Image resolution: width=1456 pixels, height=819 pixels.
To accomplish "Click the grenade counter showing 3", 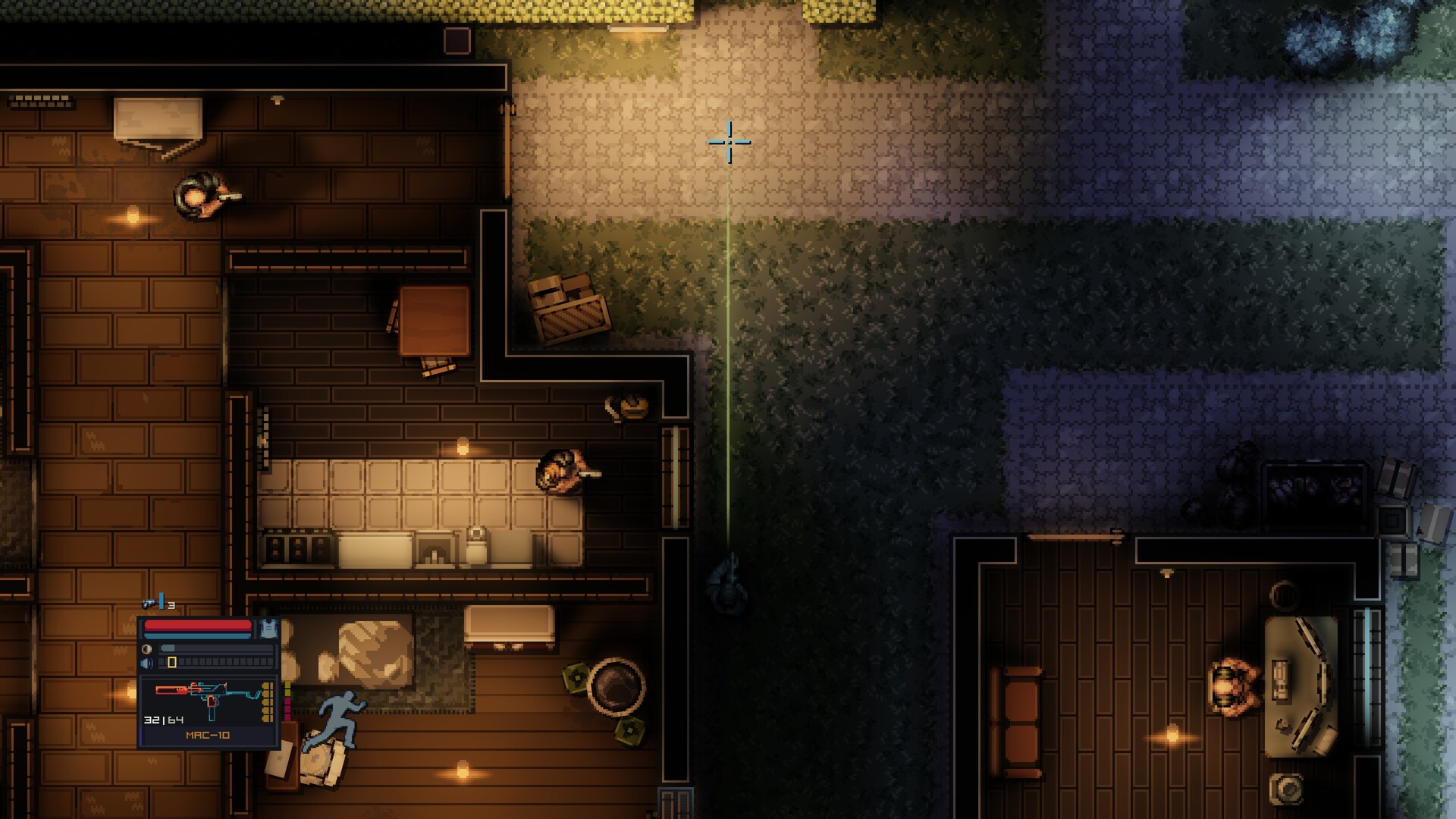I will pyautogui.click(x=171, y=605).
